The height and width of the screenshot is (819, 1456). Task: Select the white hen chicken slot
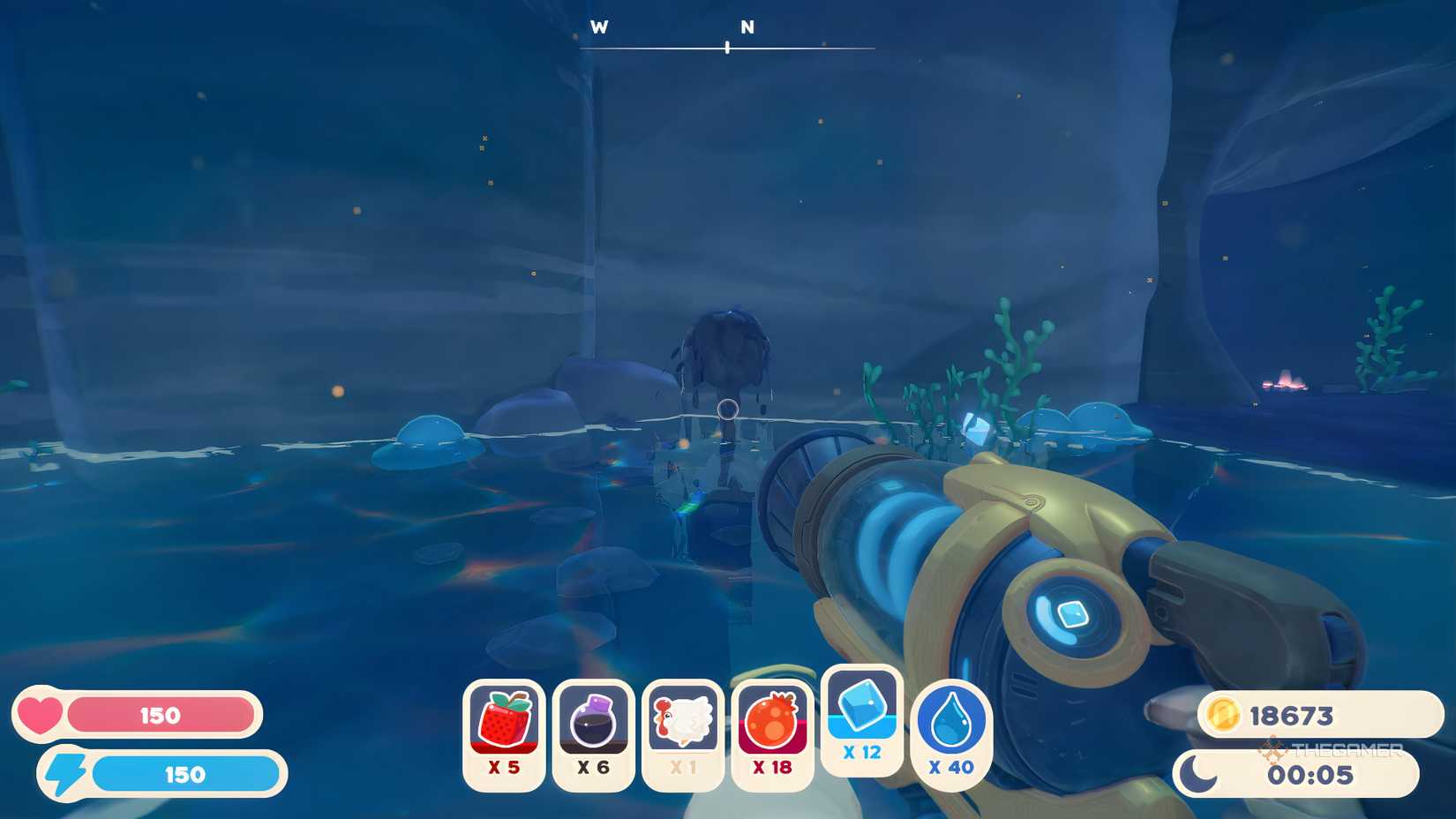coord(683,734)
